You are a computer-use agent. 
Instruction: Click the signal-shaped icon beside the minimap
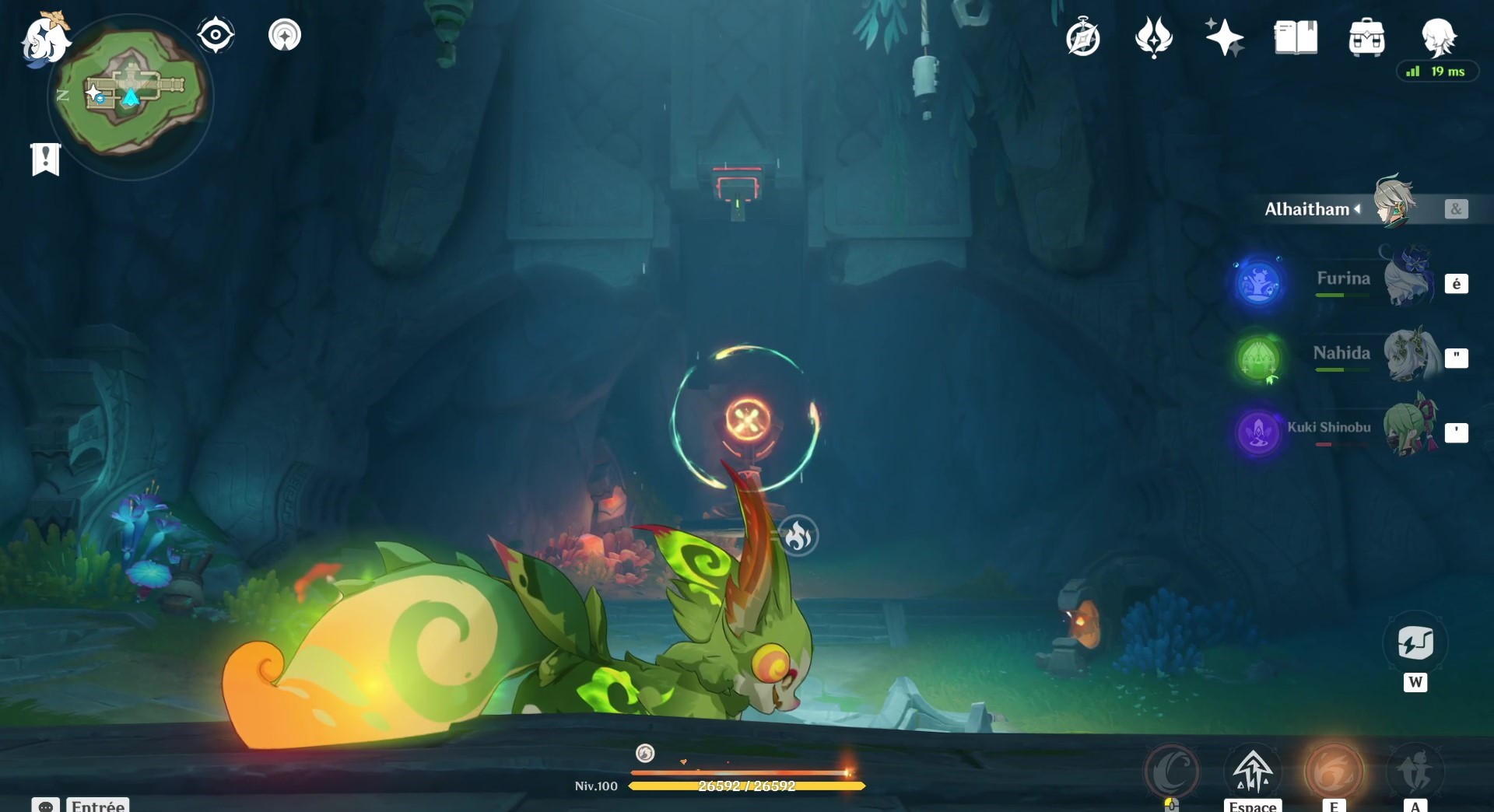click(x=285, y=35)
